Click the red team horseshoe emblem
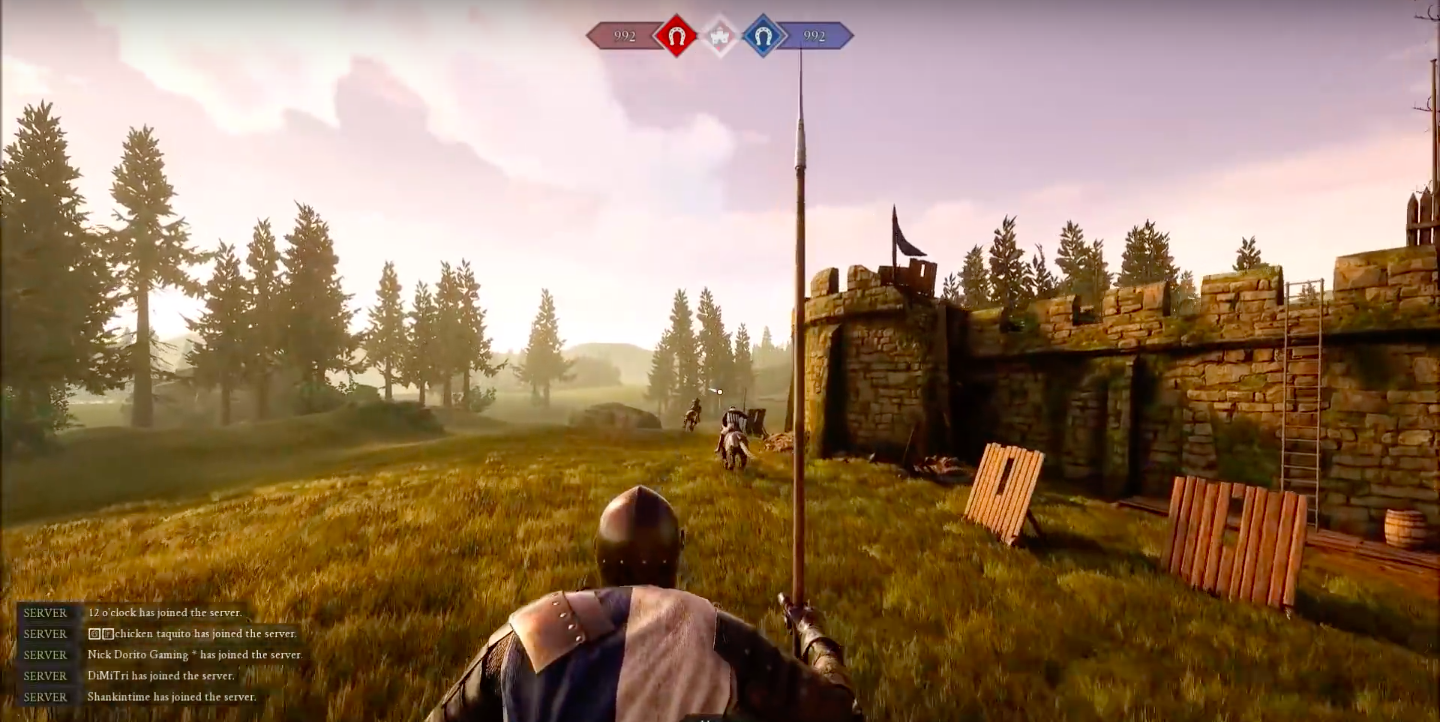 [678, 37]
